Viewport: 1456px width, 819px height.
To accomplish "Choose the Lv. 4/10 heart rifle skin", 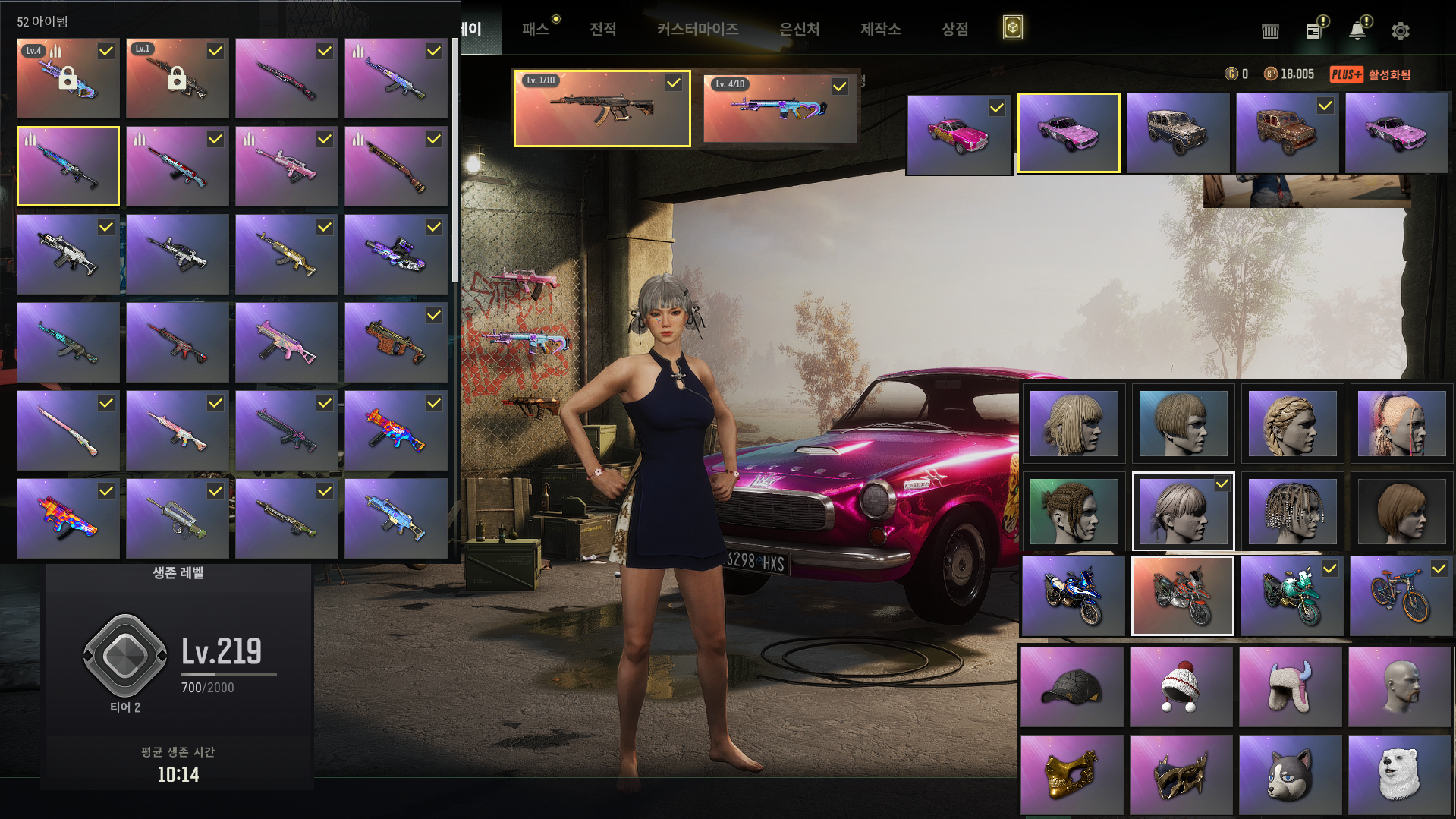I will 779,109.
